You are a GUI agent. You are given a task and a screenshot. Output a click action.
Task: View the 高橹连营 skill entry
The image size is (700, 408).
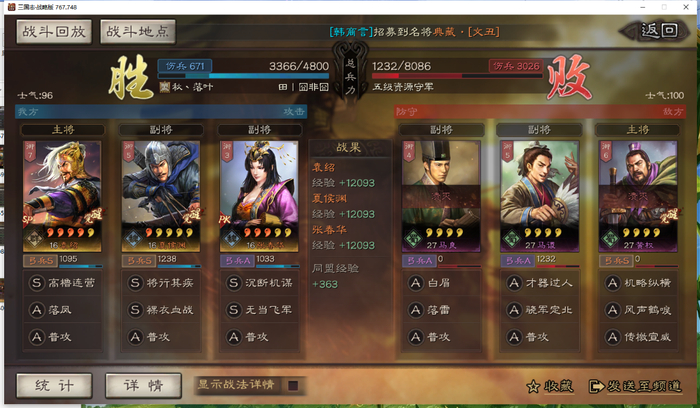[x=73, y=283]
